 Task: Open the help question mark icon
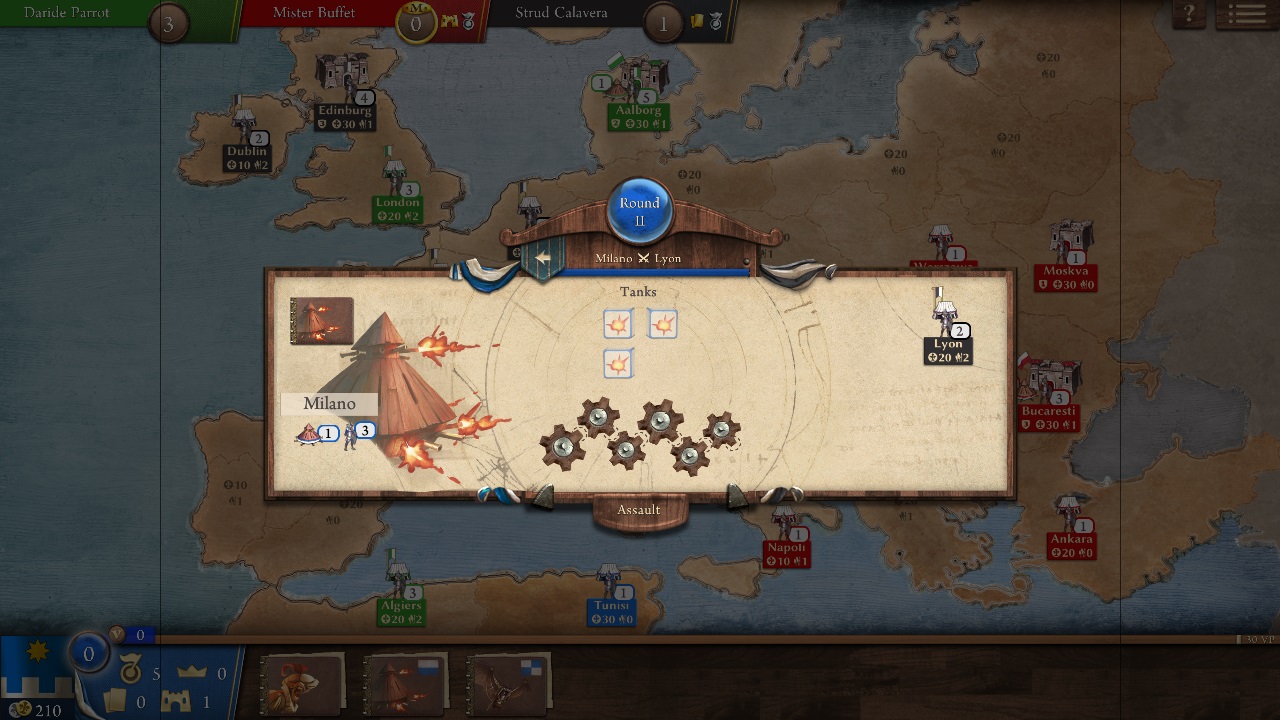tap(1186, 13)
